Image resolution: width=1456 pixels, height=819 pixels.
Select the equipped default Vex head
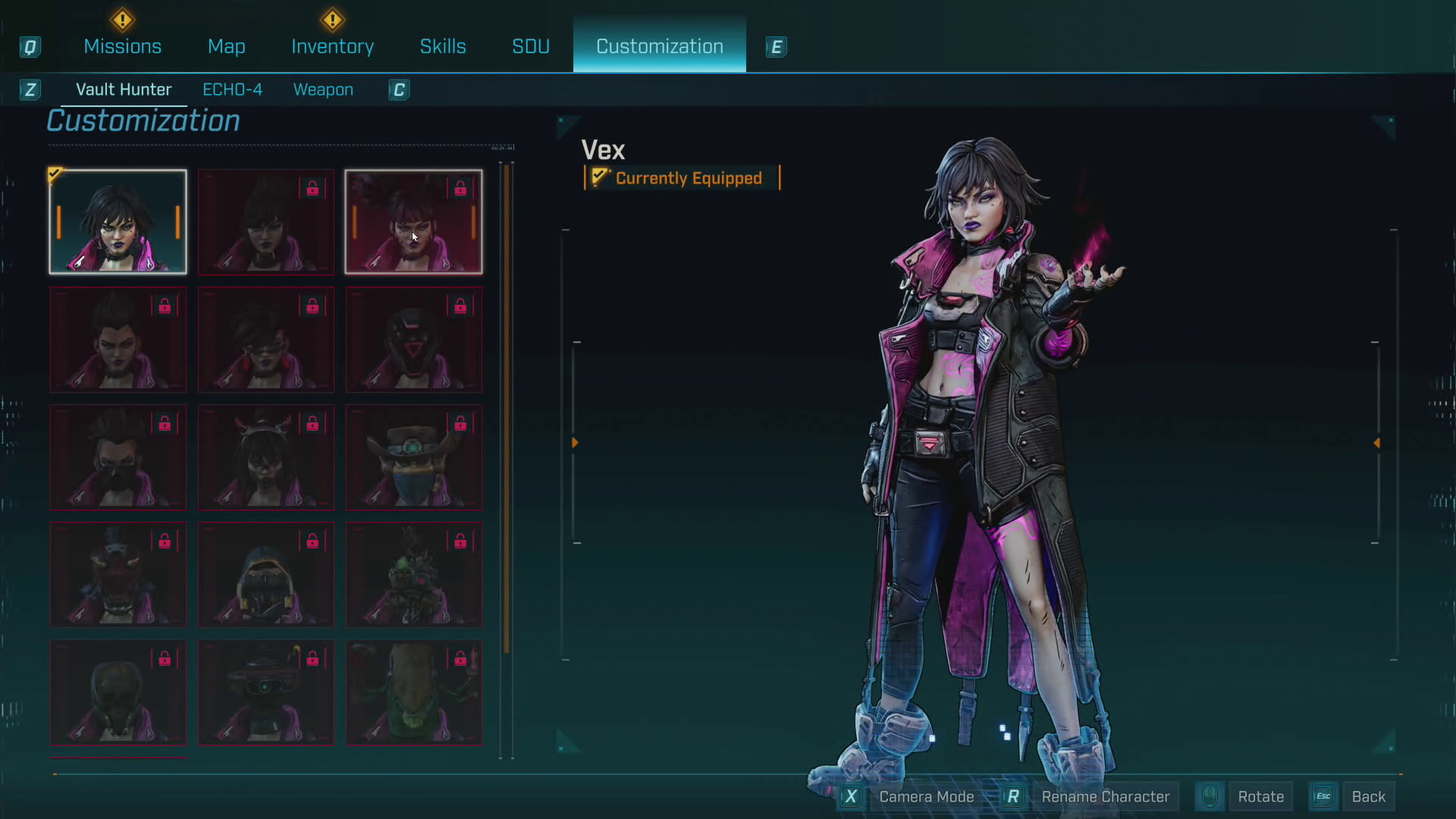[x=118, y=221]
